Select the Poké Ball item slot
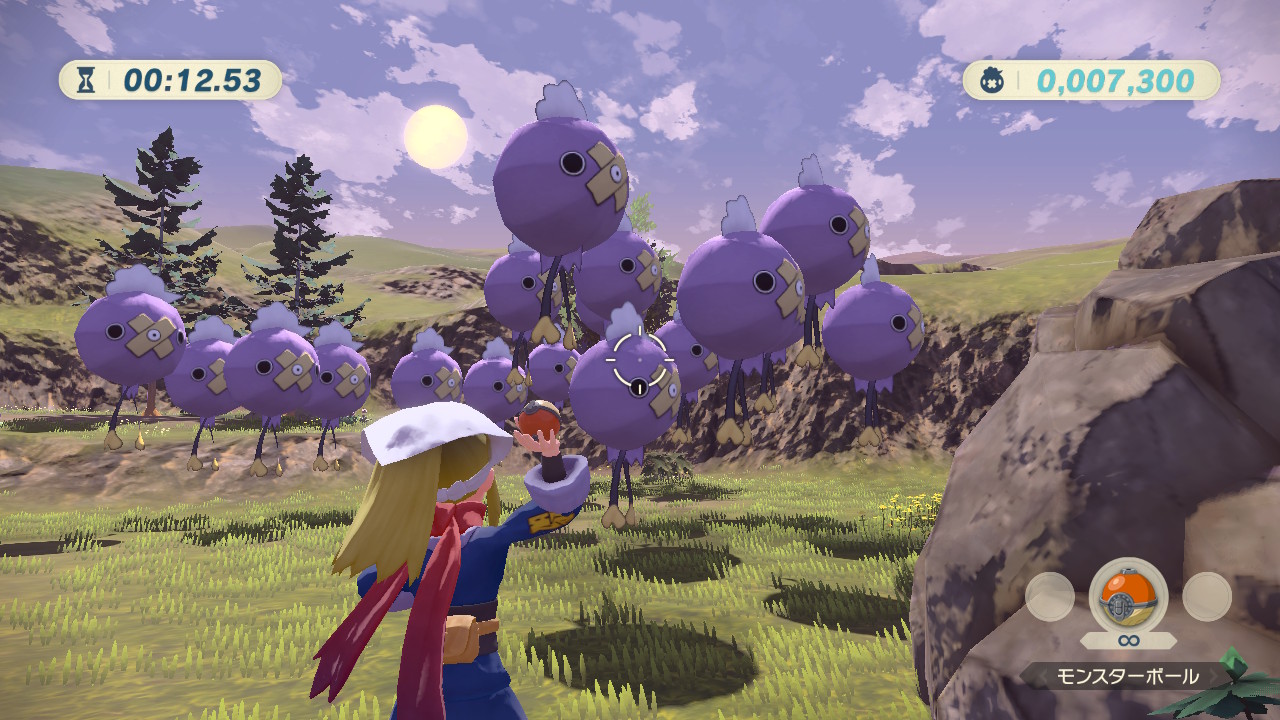The image size is (1280, 720). (x=1127, y=597)
